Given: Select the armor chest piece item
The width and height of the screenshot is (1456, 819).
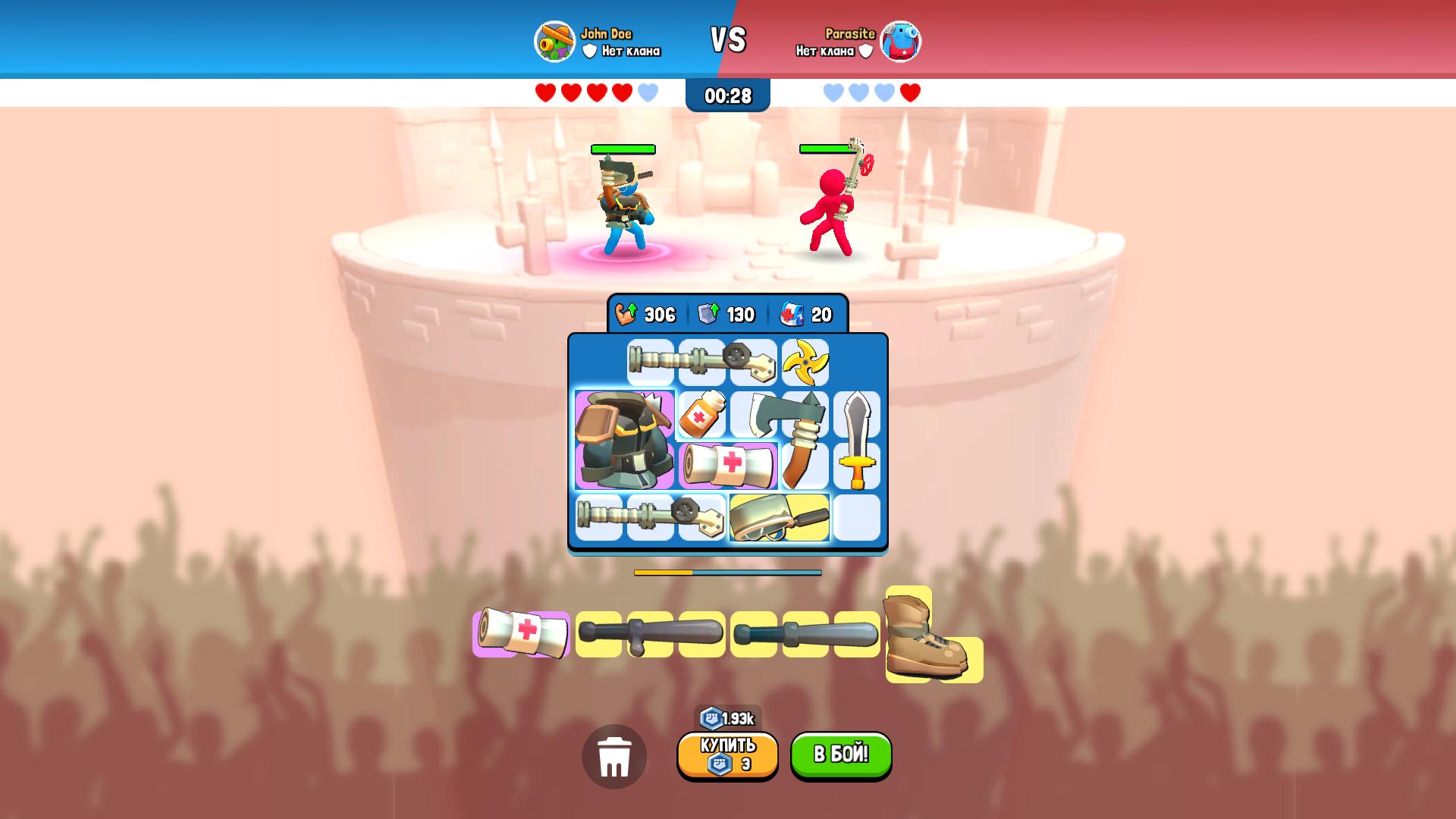Looking at the screenshot, I should 623,440.
